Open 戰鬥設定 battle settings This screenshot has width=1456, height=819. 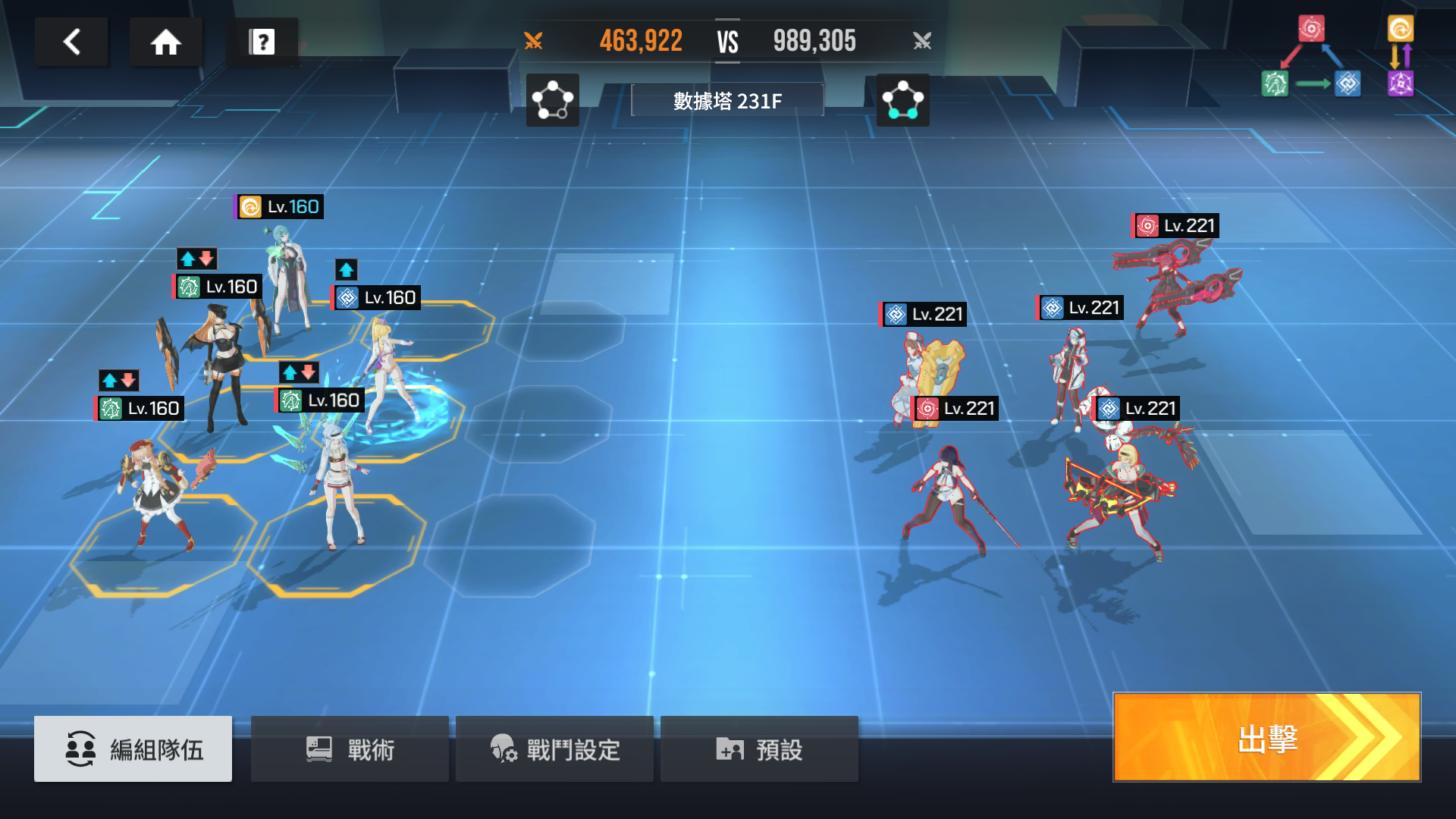click(x=554, y=749)
